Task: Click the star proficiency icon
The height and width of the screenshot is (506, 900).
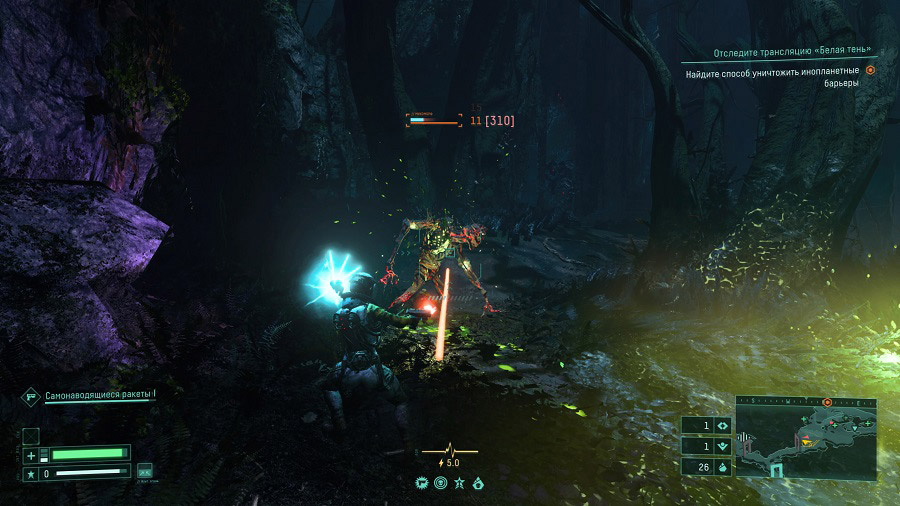Action: click(31, 472)
